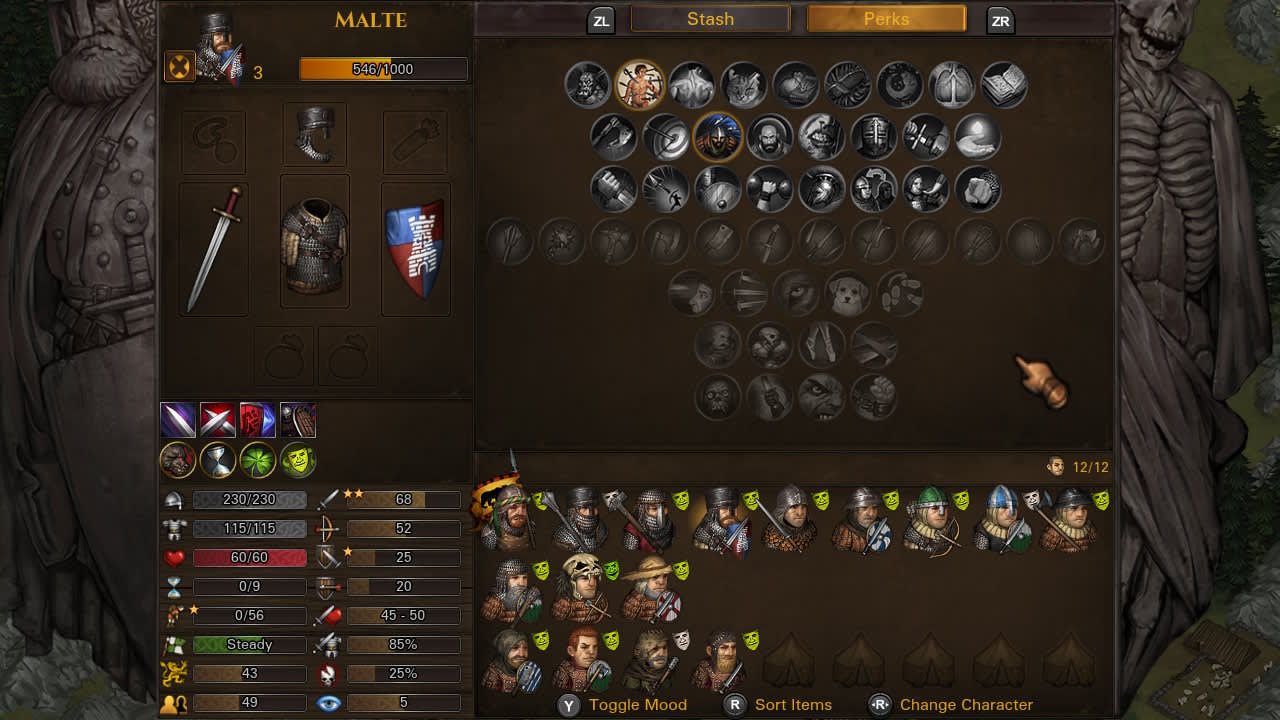
Task: Switch to the Stash tab
Action: pos(710,18)
